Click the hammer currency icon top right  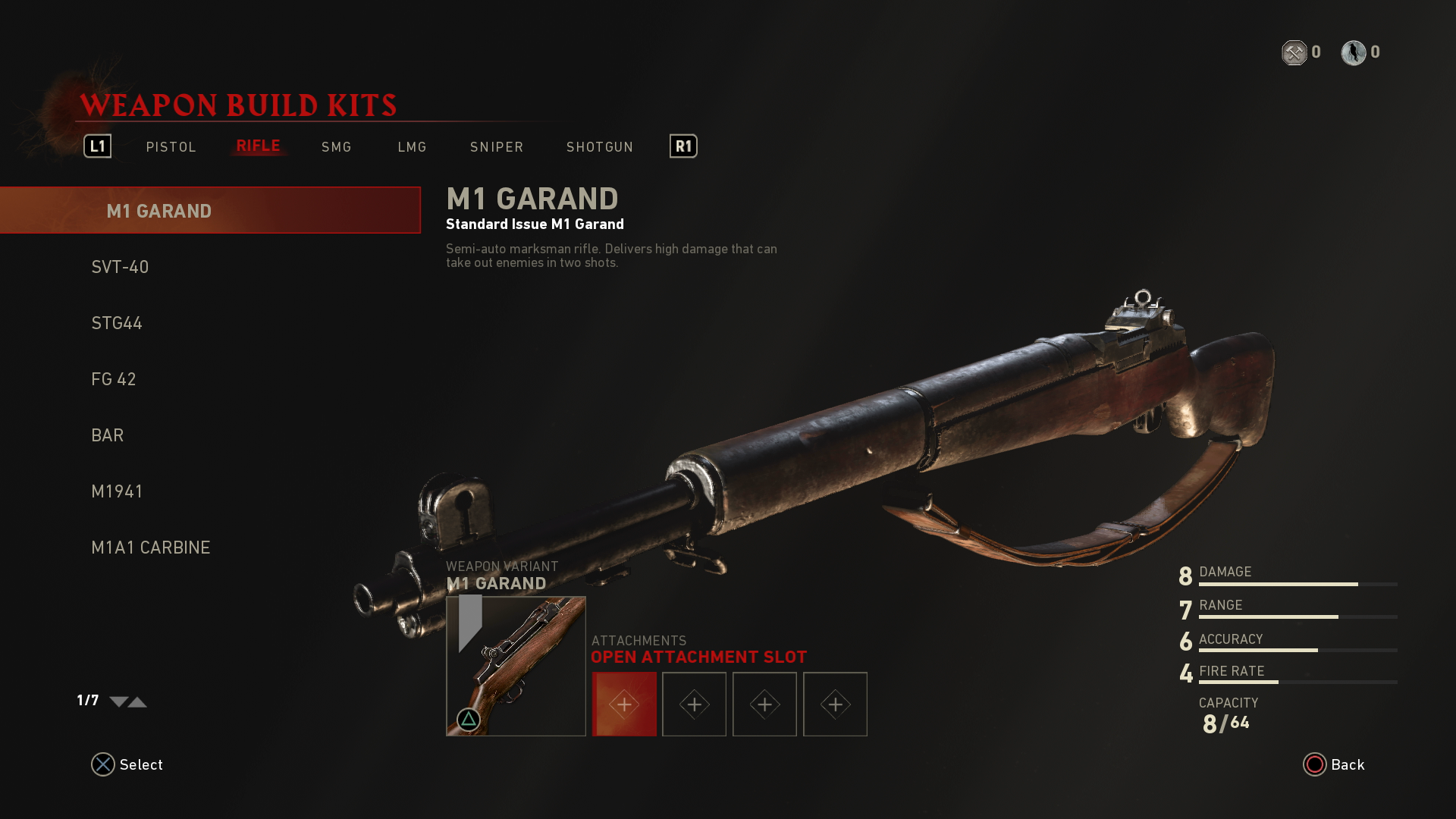click(1295, 52)
